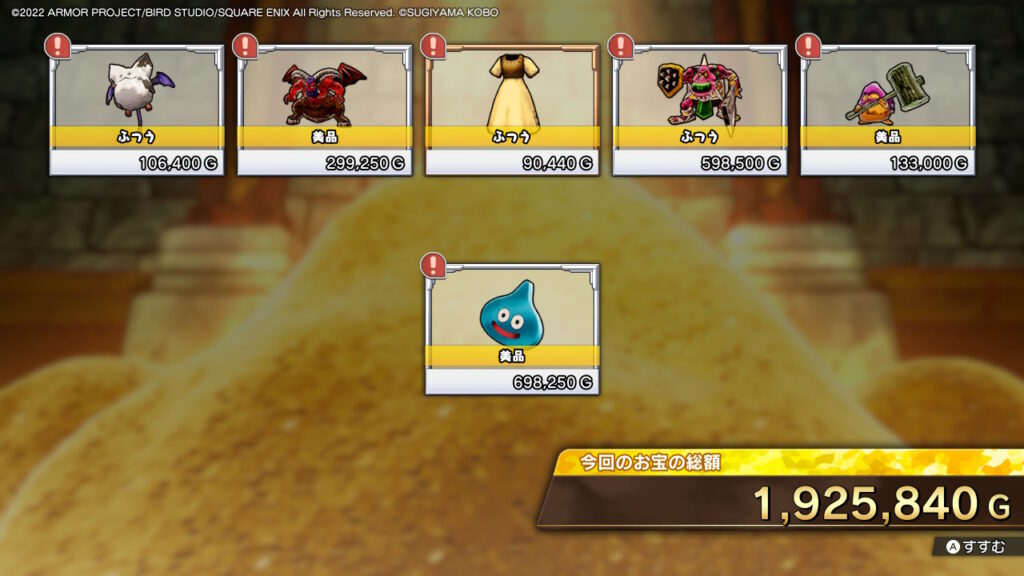Choose the blue slime treasure card

(x=512, y=328)
